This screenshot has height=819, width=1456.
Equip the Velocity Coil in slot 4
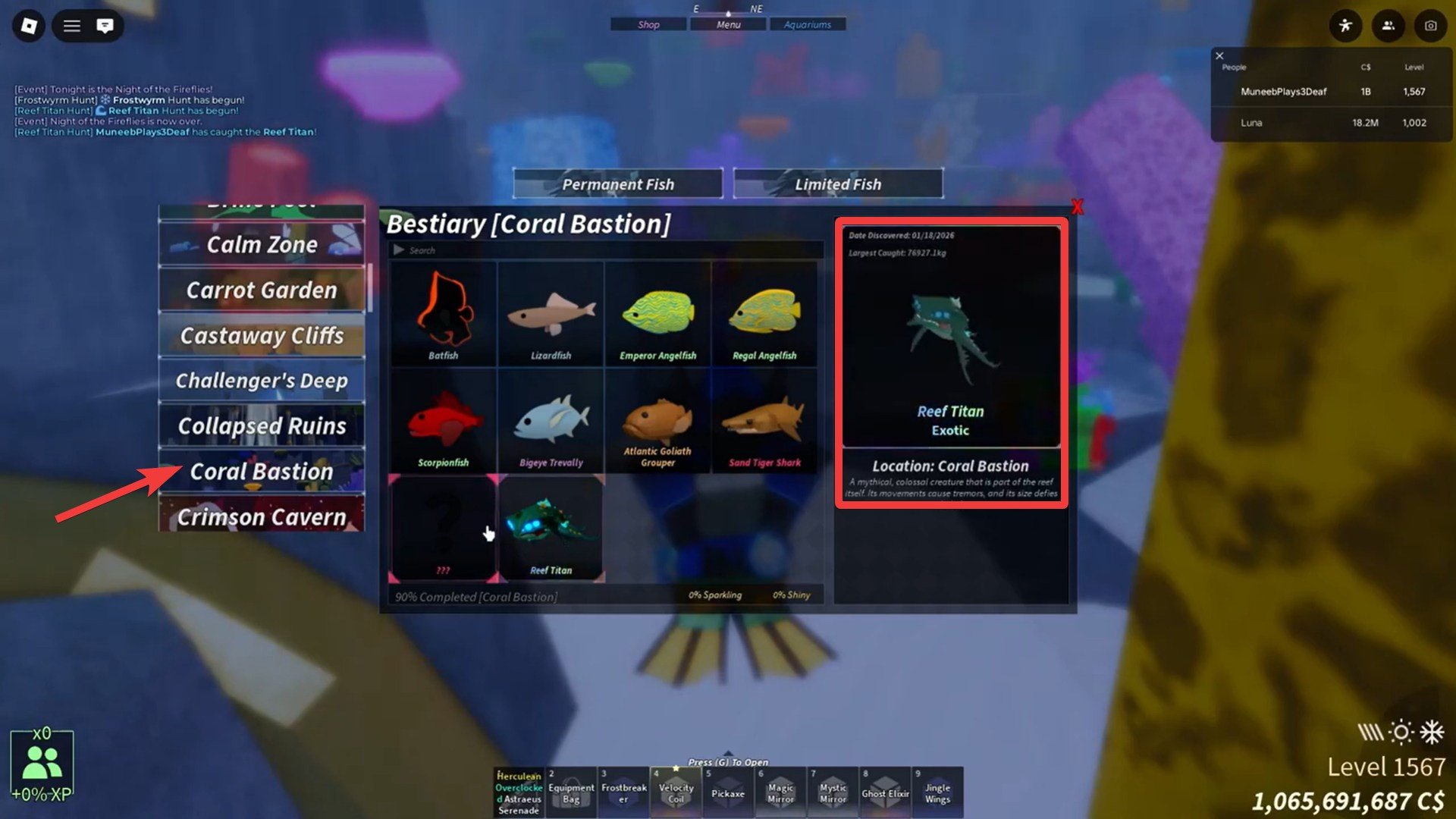coord(675,792)
